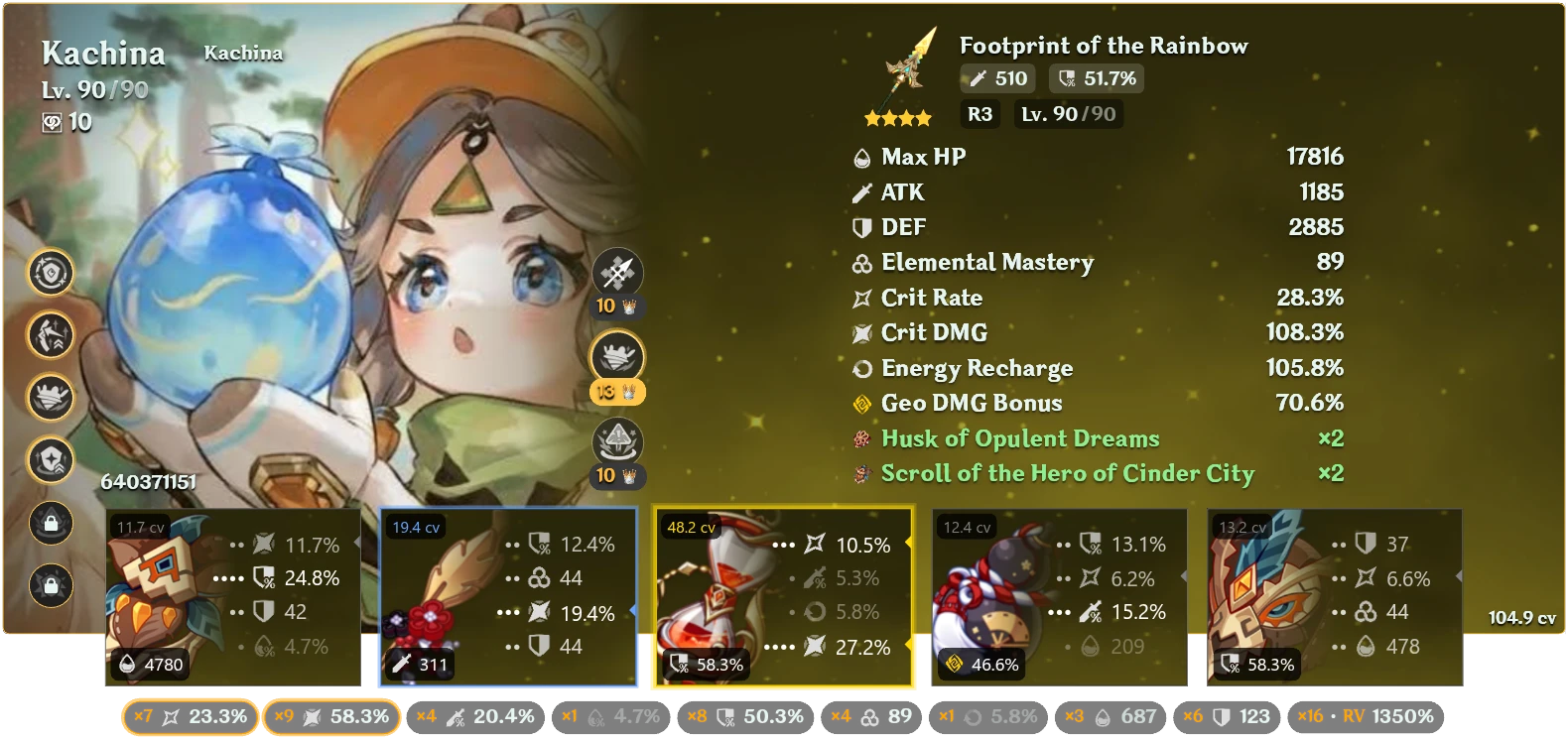Click the four-star rating under the weapon
Image resolution: width=1568 pixels, height=741 pixels.
coord(899,117)
